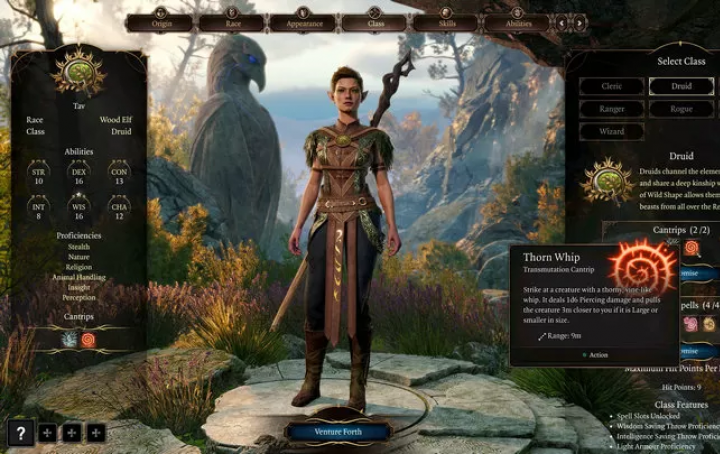Choose the Cleric class

(x=611, y=86)
